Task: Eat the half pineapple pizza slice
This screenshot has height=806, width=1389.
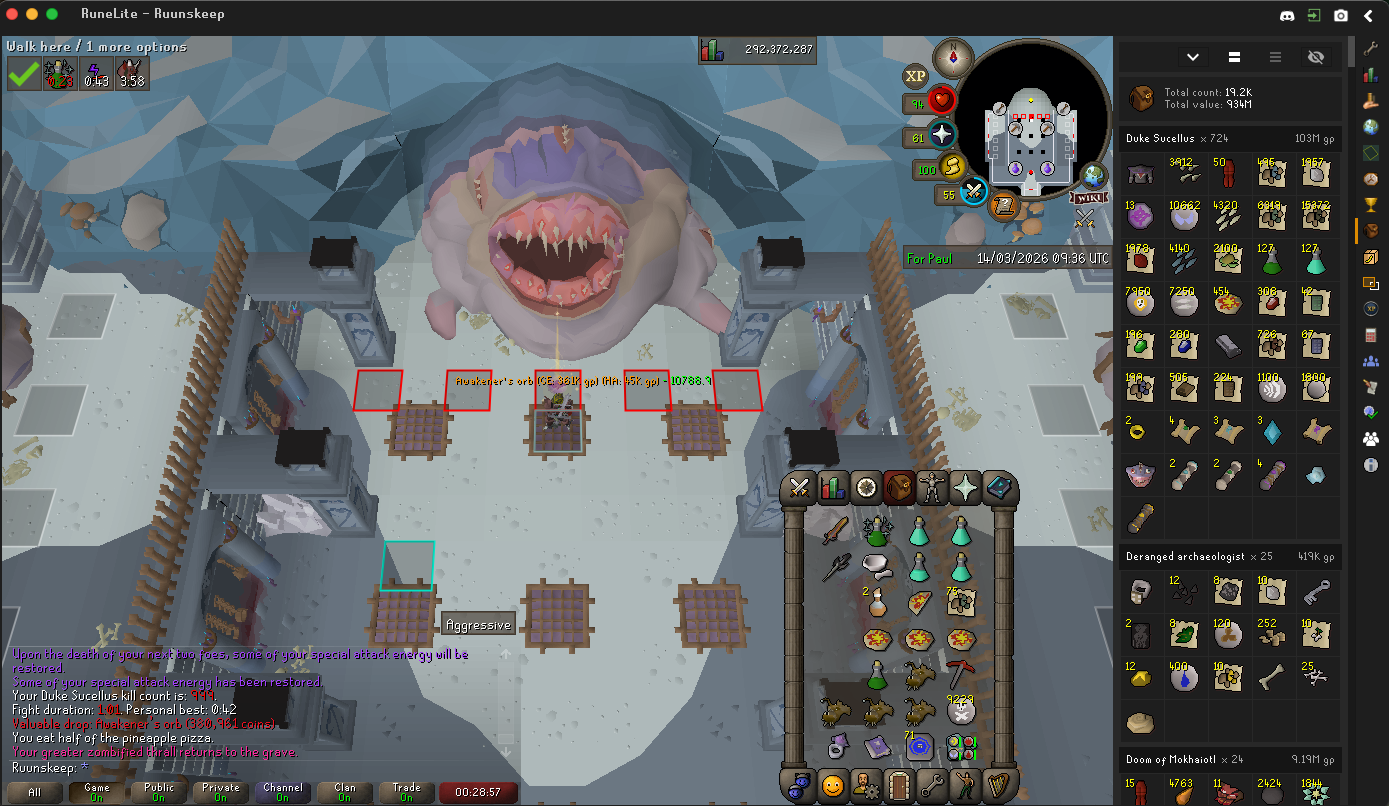Action: click(919, 602)
